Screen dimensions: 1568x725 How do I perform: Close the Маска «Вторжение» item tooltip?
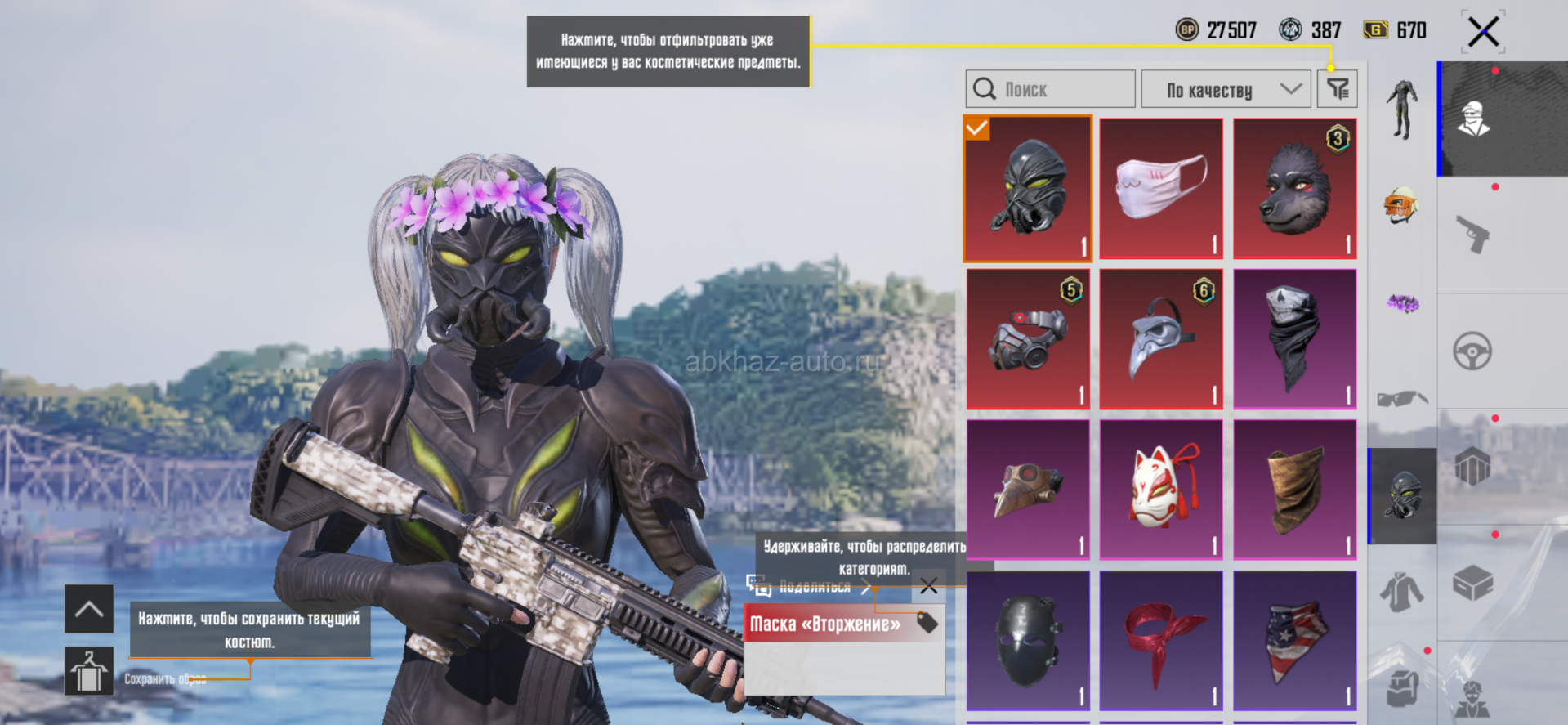(x=929, y=586)
